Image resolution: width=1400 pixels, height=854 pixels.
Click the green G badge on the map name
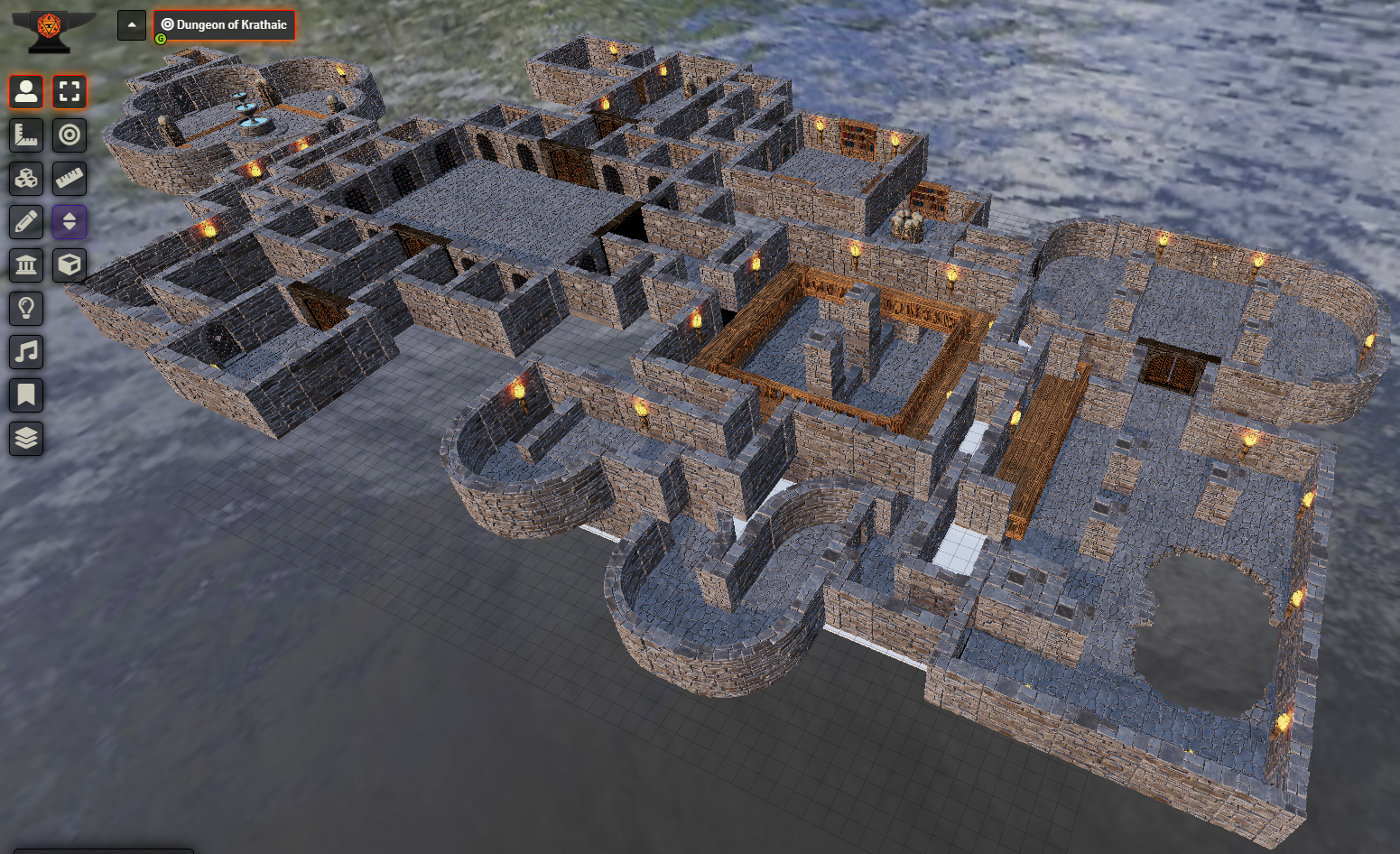click(x=161, y=38)
